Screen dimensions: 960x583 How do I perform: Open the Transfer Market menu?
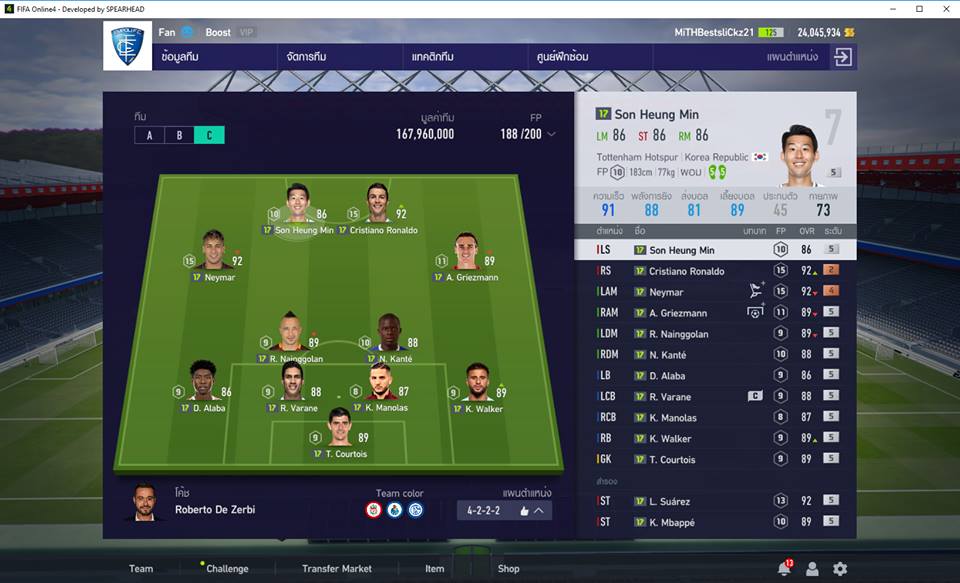(336, 568)
